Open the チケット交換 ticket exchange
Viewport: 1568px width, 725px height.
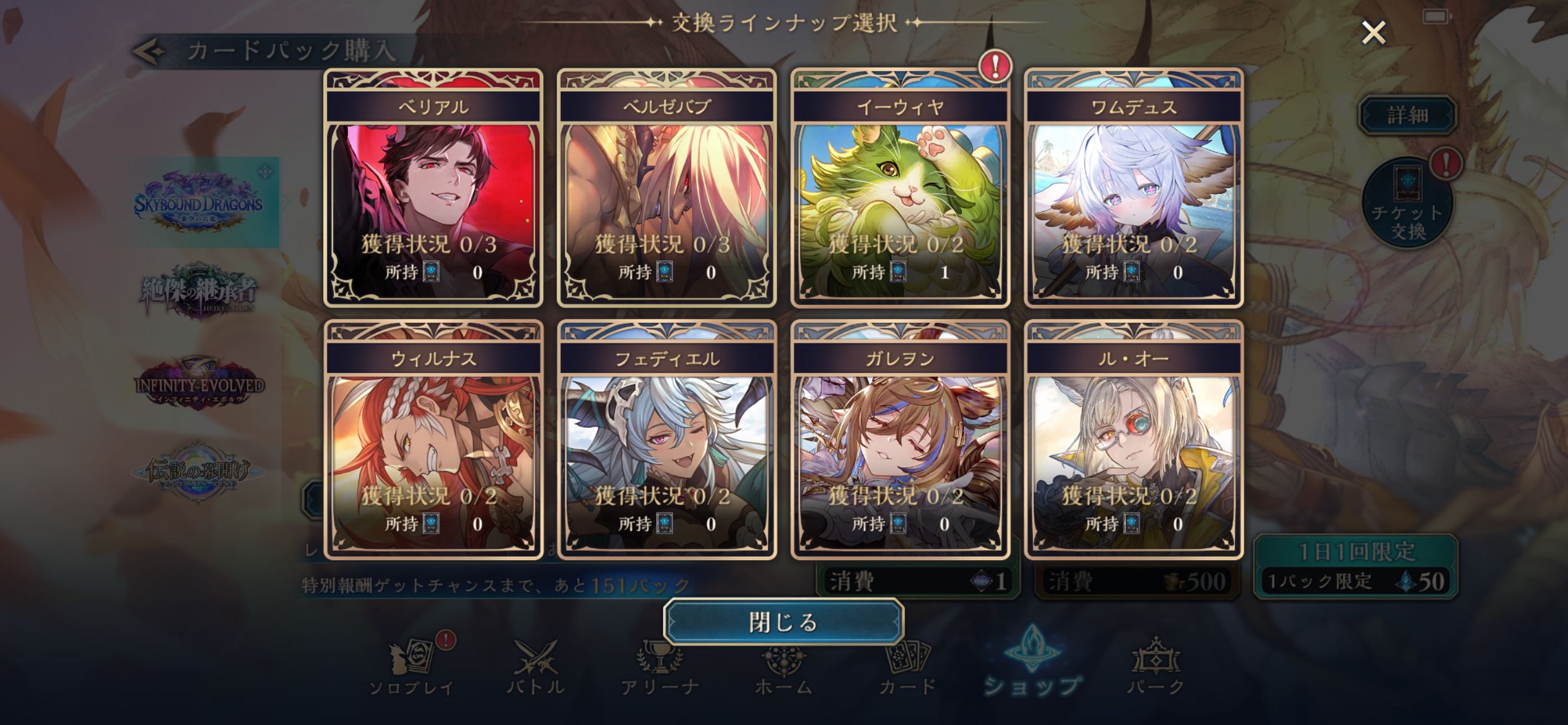(x=1408, y=204)
